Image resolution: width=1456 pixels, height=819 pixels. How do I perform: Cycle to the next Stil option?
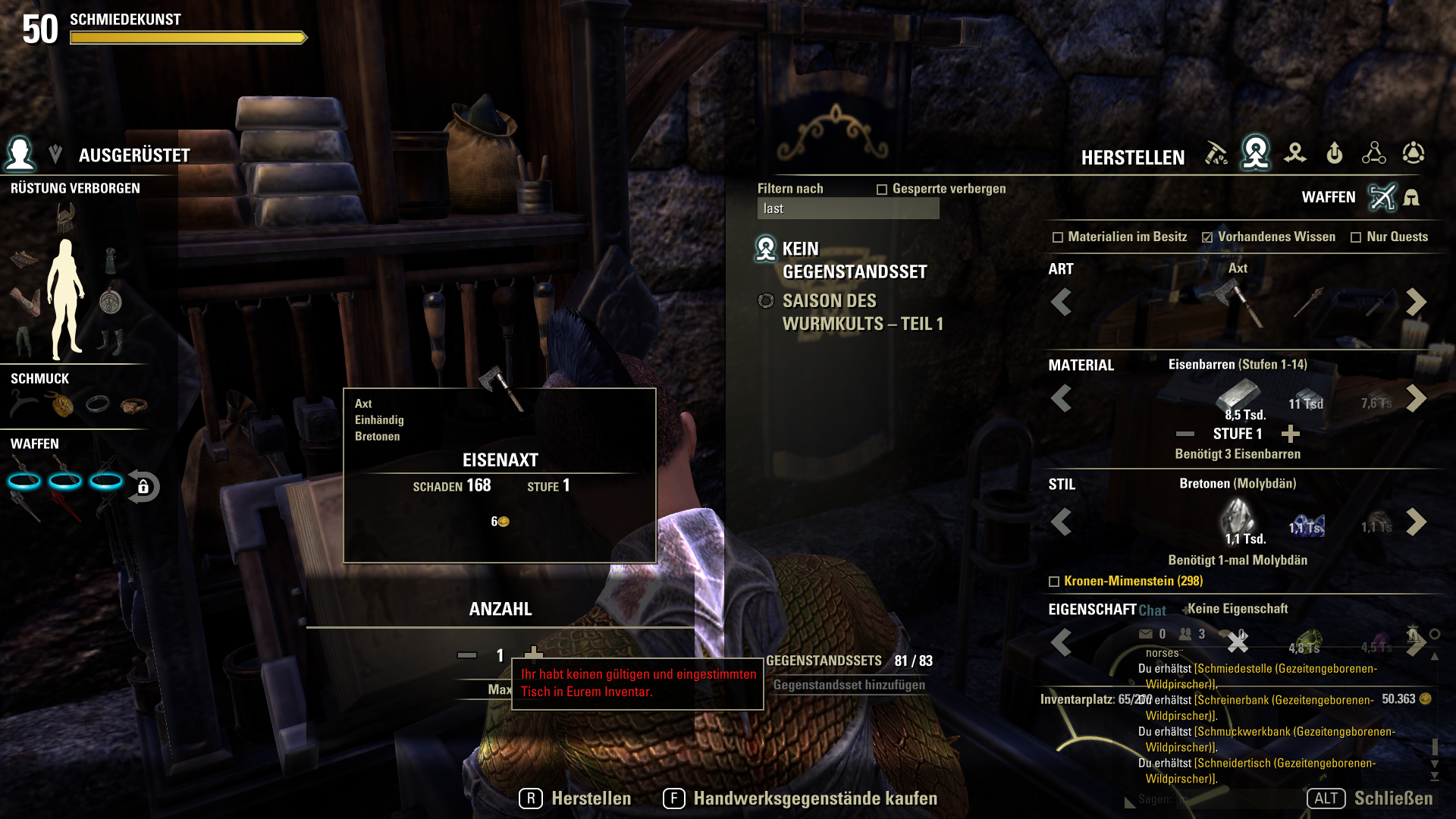pyautogui.click(x=1415, y=522)
